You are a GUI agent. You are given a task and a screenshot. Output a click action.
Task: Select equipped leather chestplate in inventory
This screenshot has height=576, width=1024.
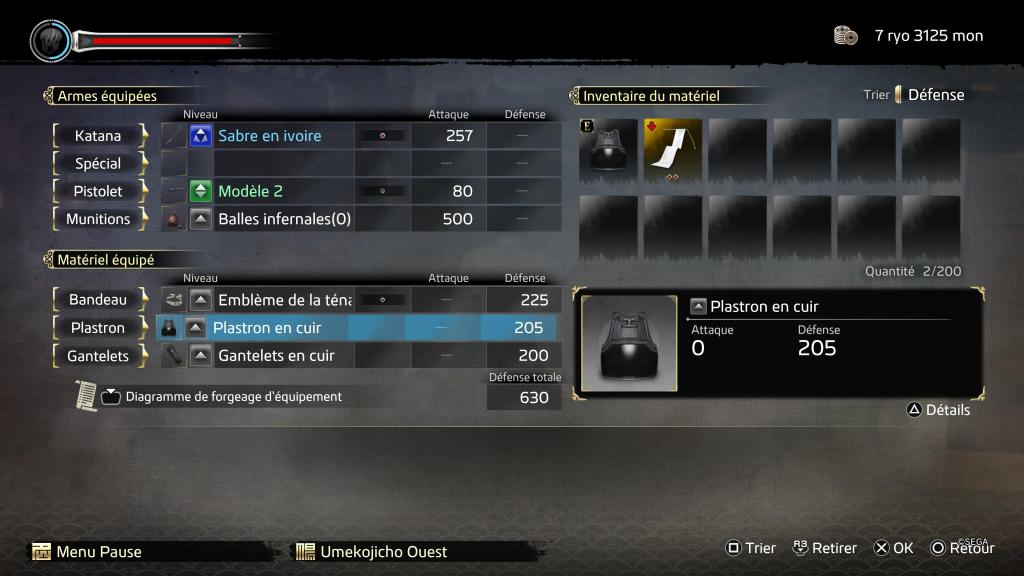click(608, 151)
